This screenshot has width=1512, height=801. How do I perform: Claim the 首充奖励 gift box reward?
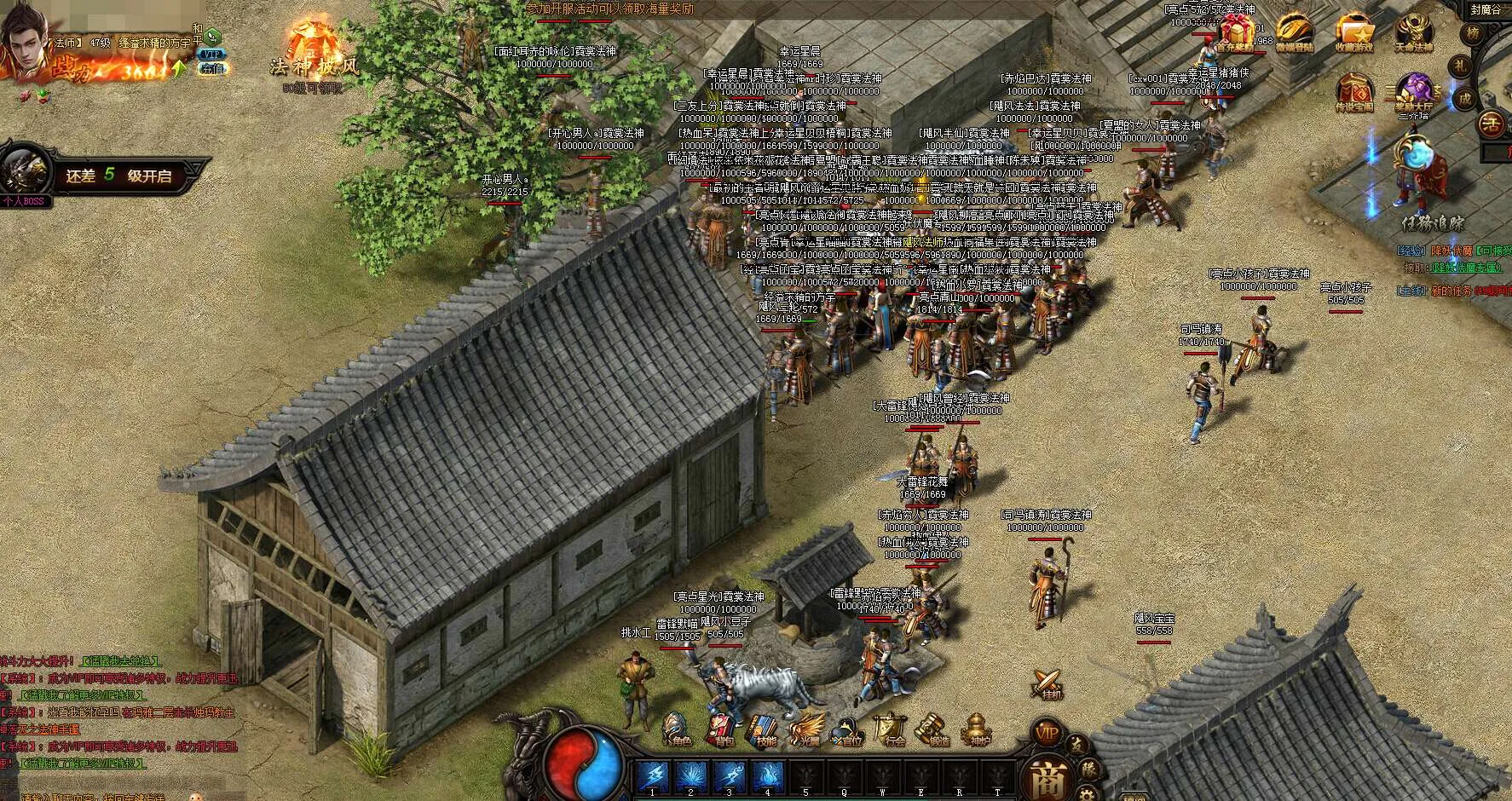click(x=1235, y=34)
